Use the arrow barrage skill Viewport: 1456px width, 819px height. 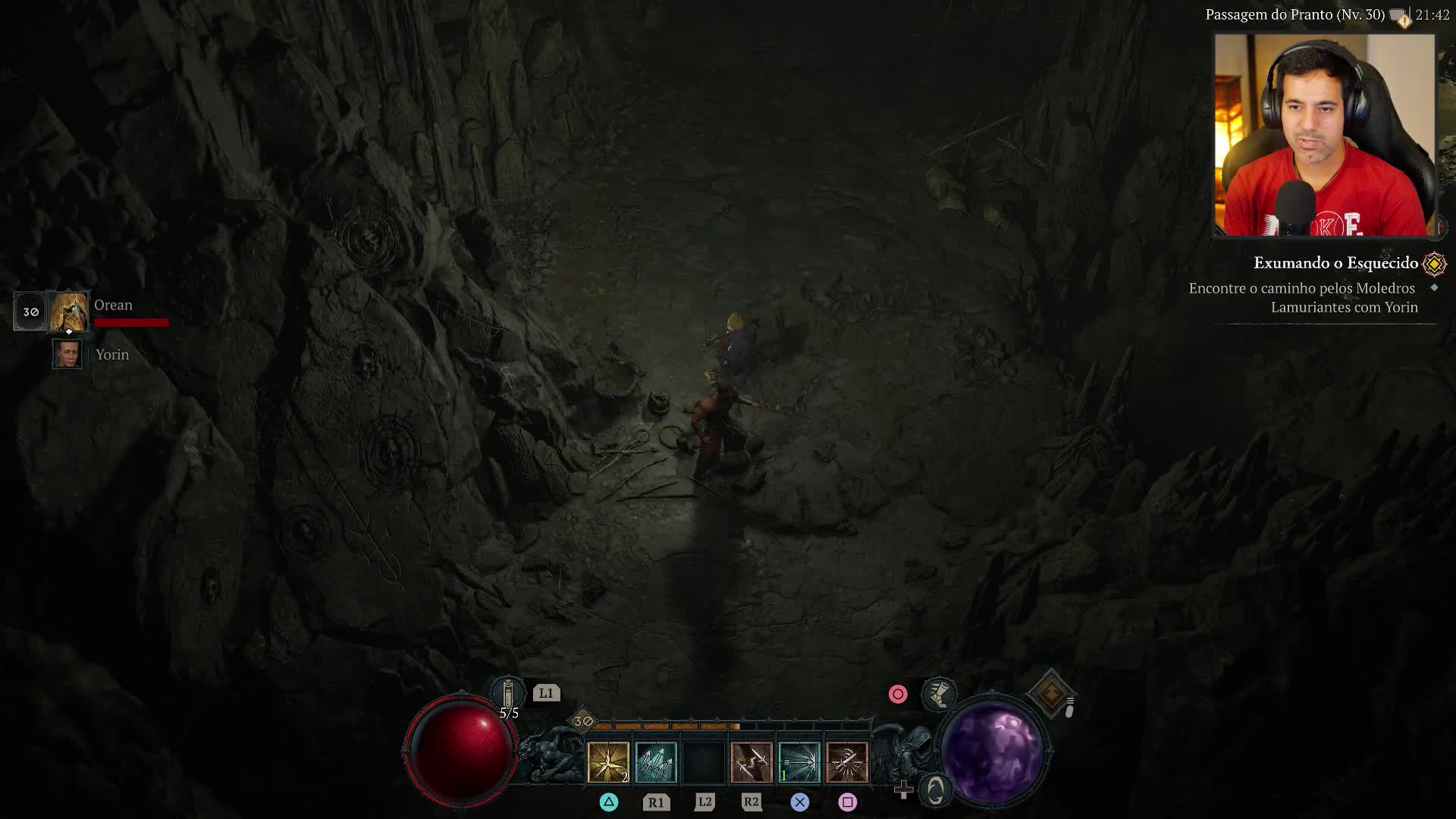click(656, 762)
